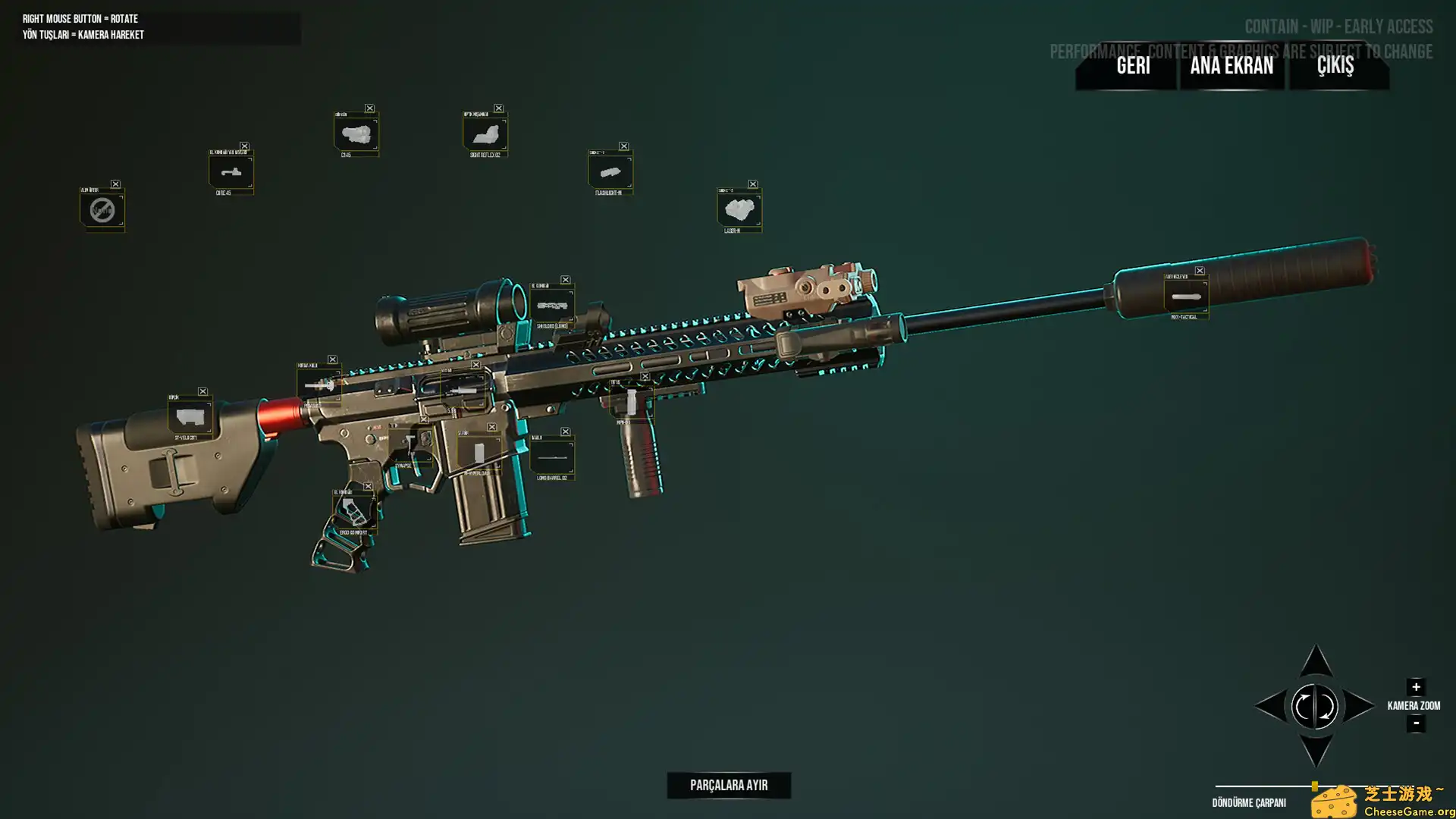Select the C145 scope attachment thumbnail

pyautogui.click(x=357, y=133)
